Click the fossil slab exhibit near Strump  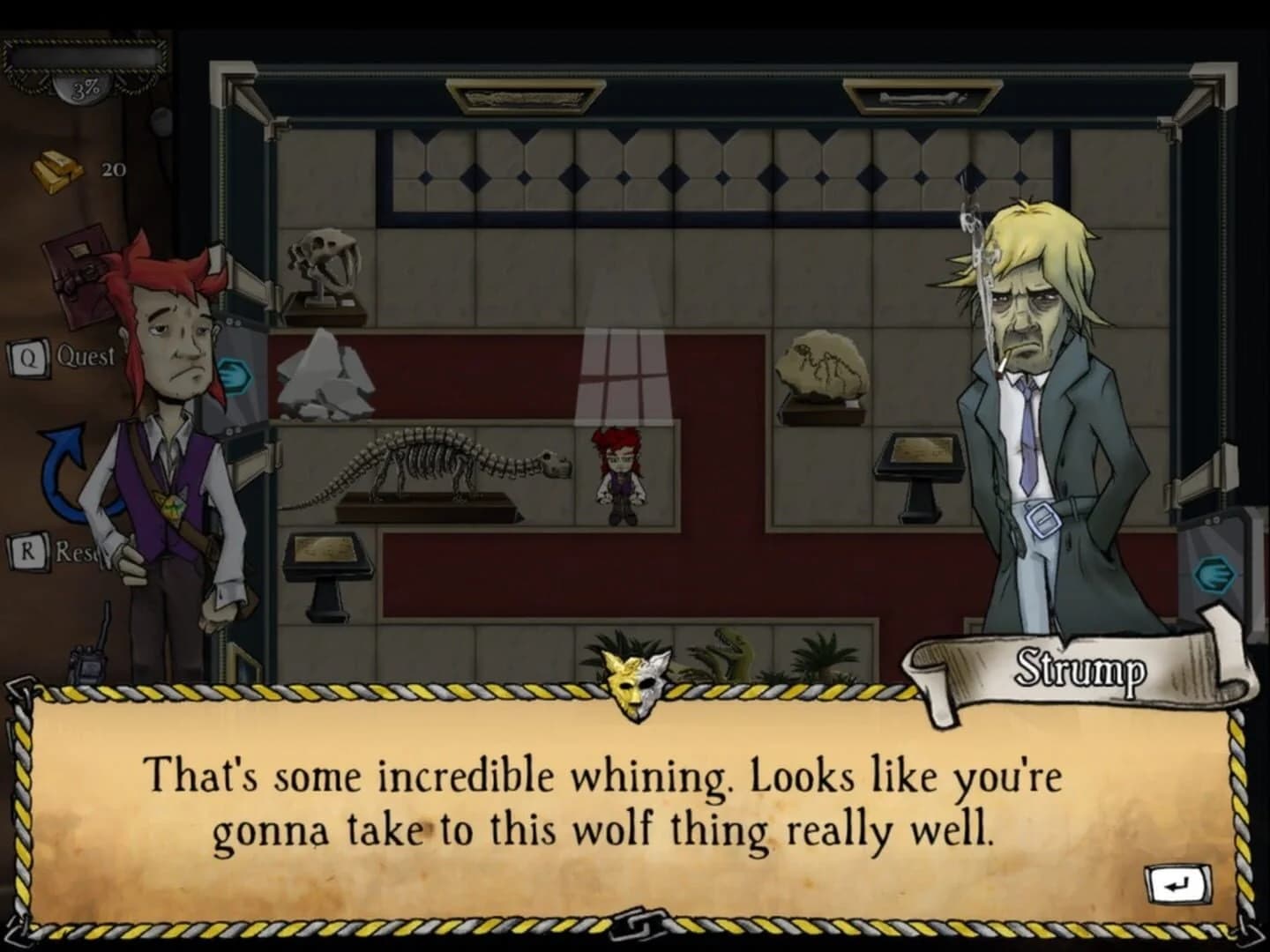[x=822, y=361]
